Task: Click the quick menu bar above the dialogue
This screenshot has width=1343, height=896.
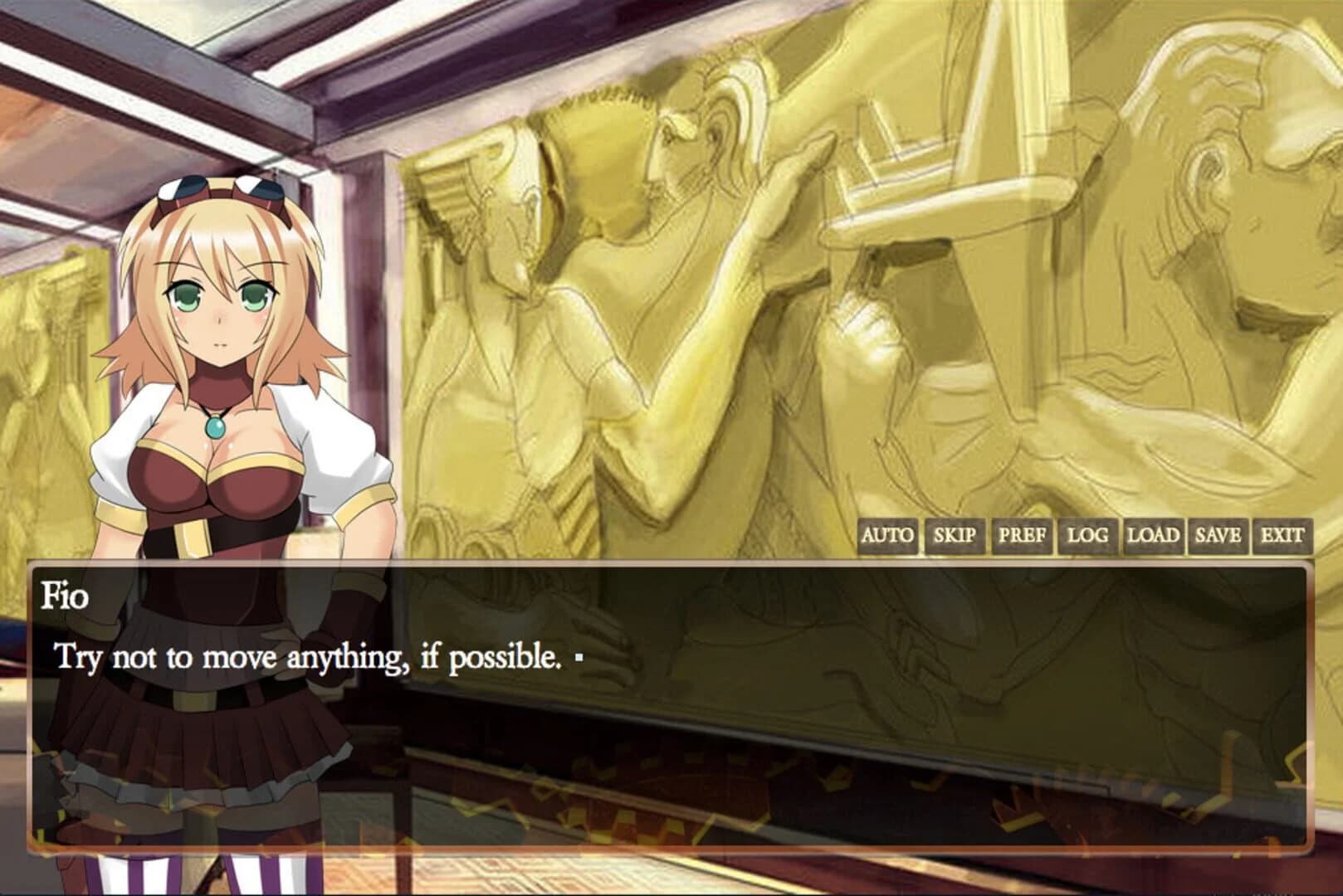Action: coord(1079,537)
